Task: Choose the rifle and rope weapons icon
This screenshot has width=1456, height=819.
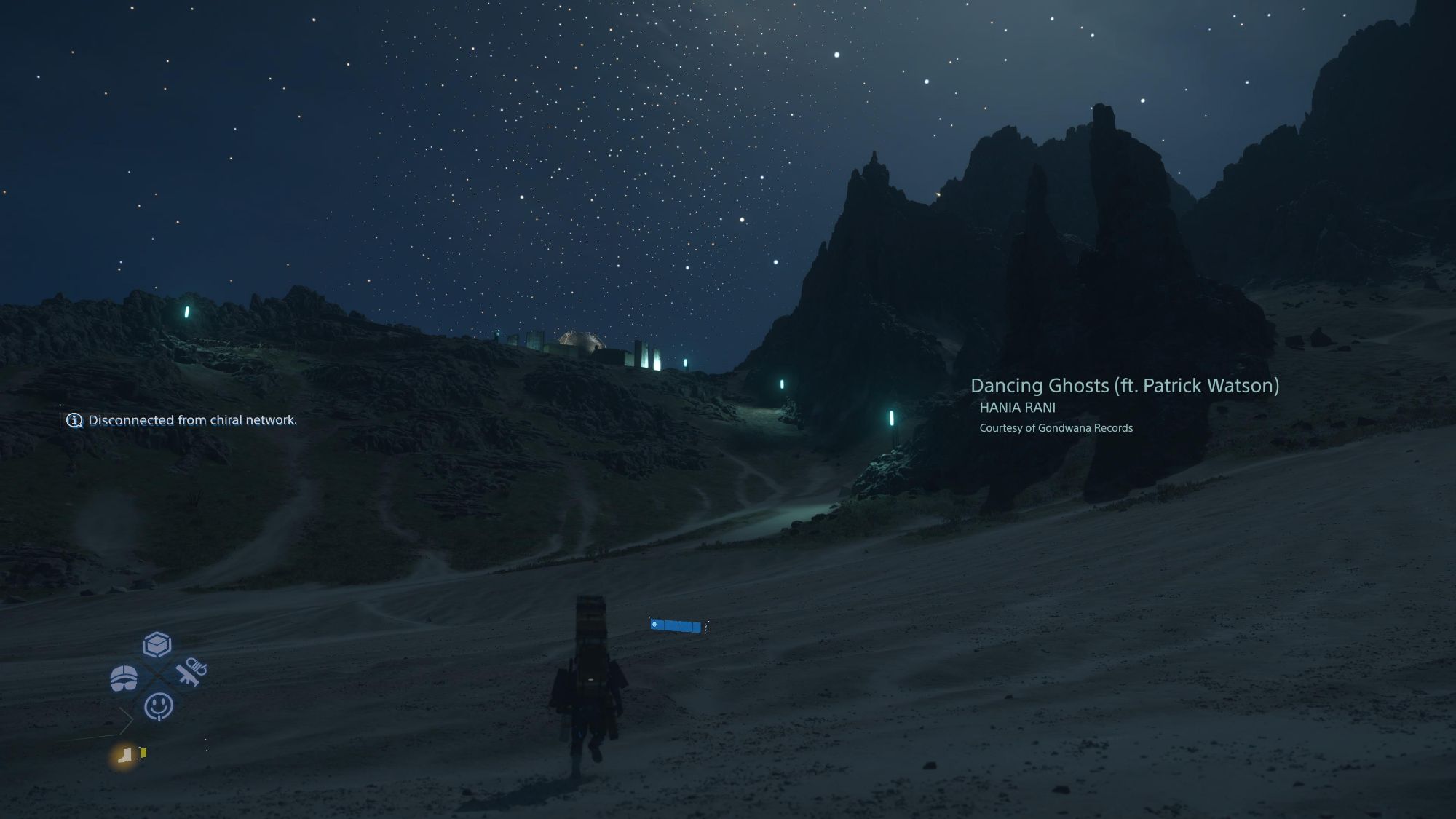Action: tap(191, 671)
